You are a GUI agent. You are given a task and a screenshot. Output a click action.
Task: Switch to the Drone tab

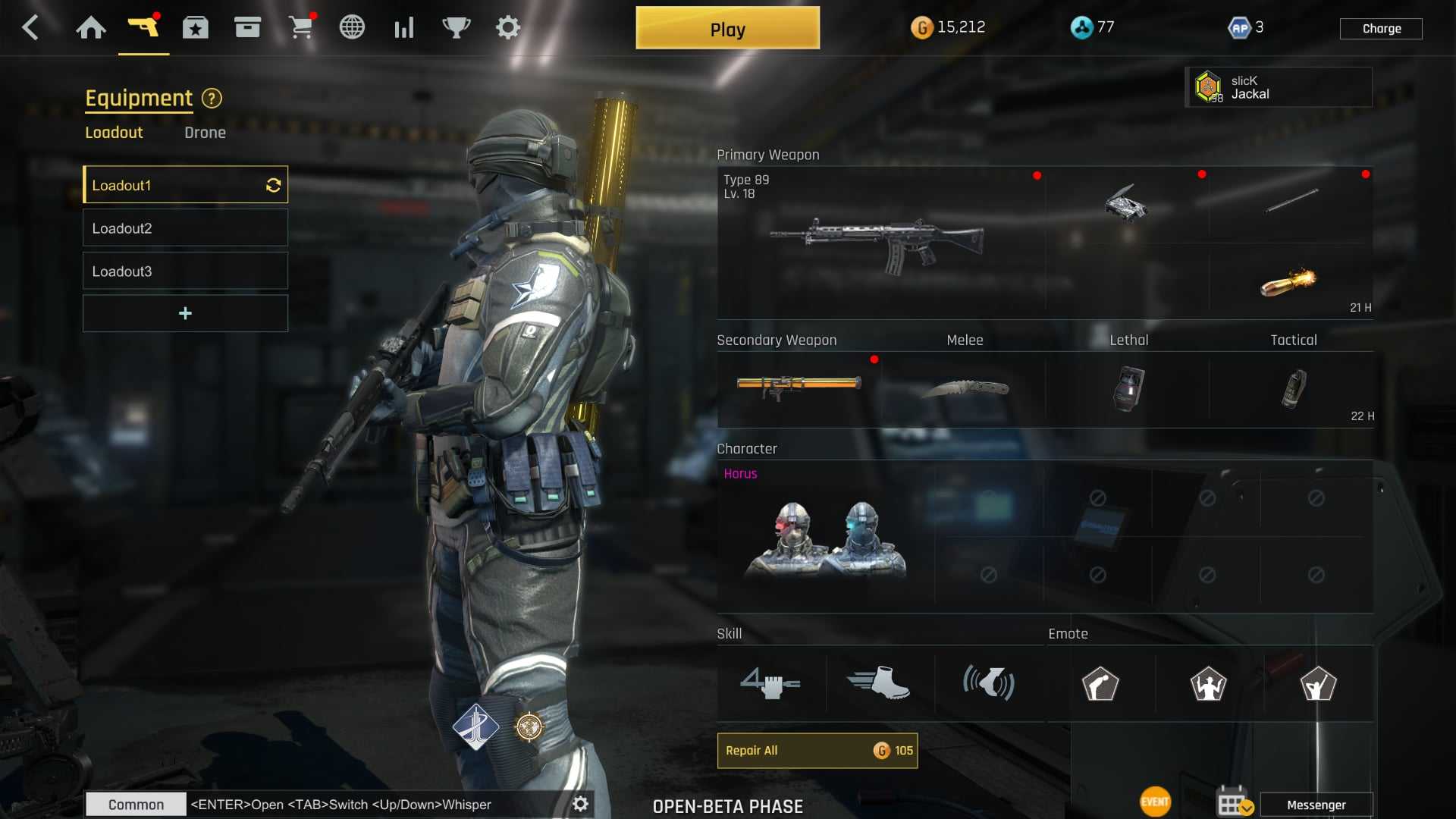point(205,133)
